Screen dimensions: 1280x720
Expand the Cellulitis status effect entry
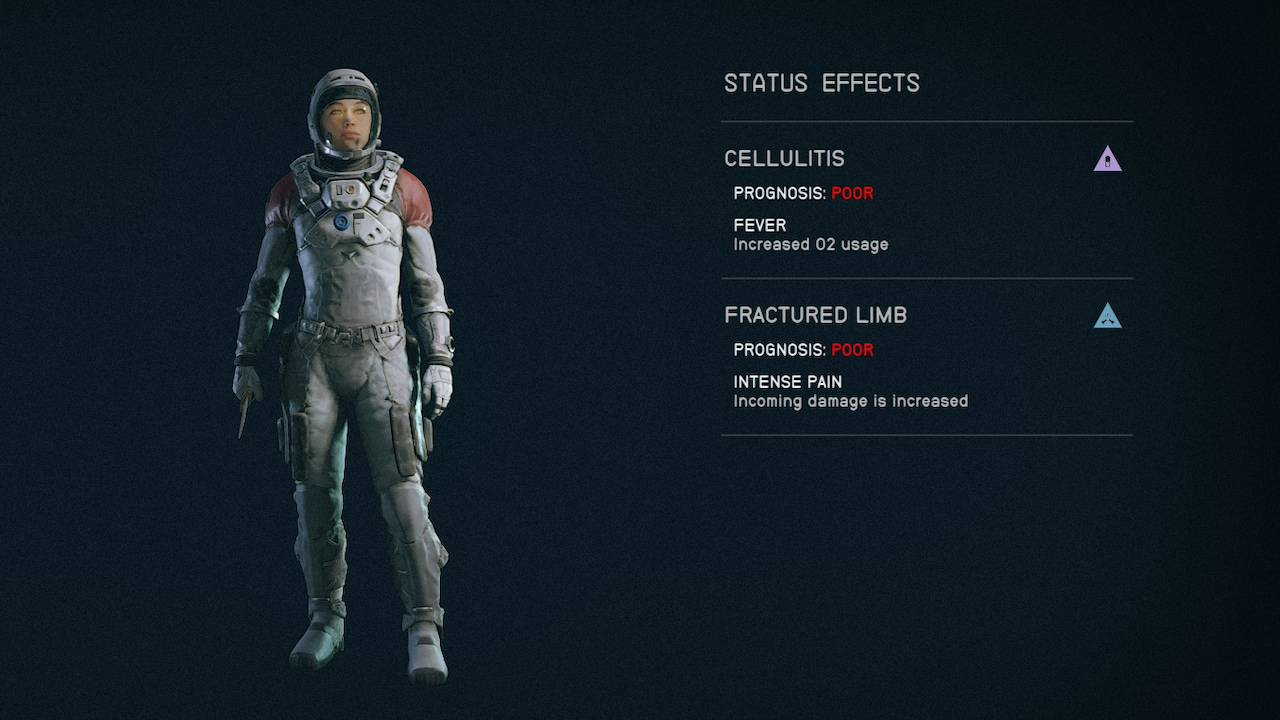[785, 158]
